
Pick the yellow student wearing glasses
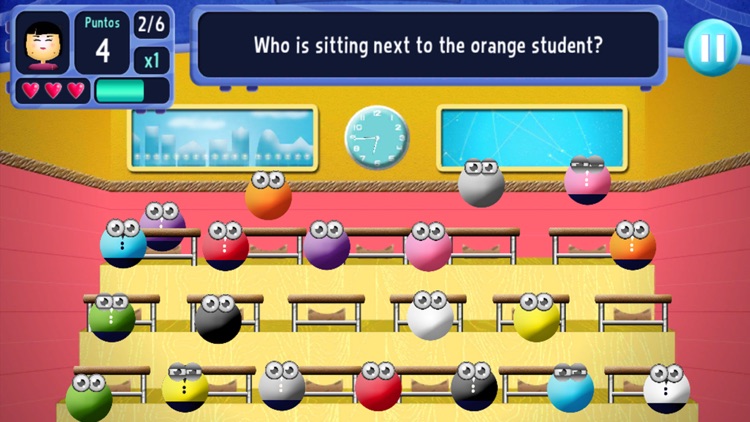pos(185,388)
